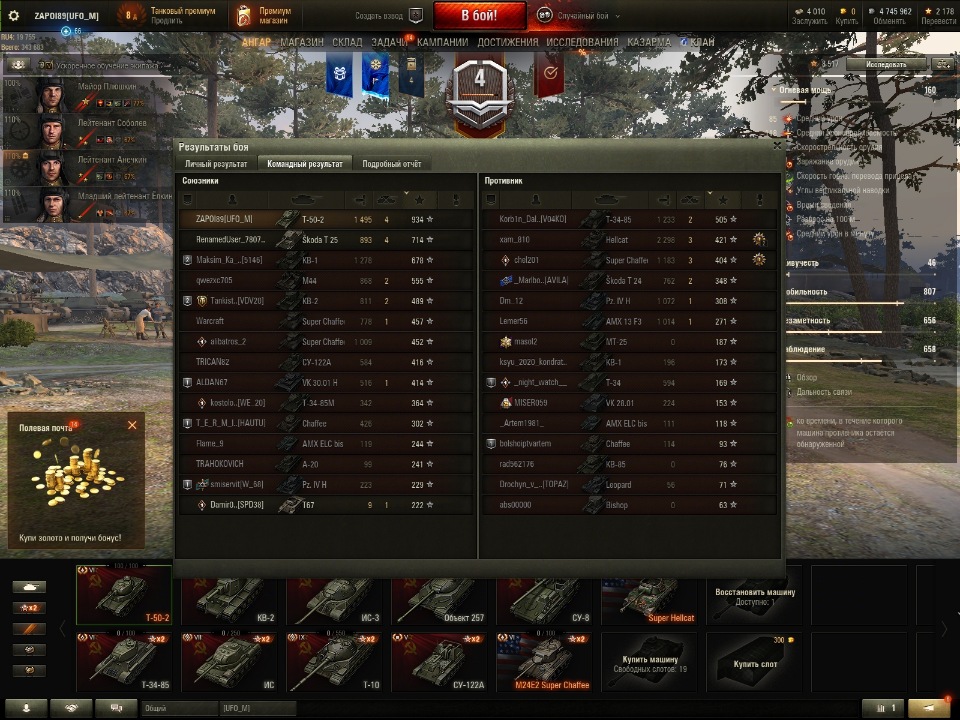Close the Полевая почта gold offer
The width and height of the screenshot is (960, 720).
132,425
